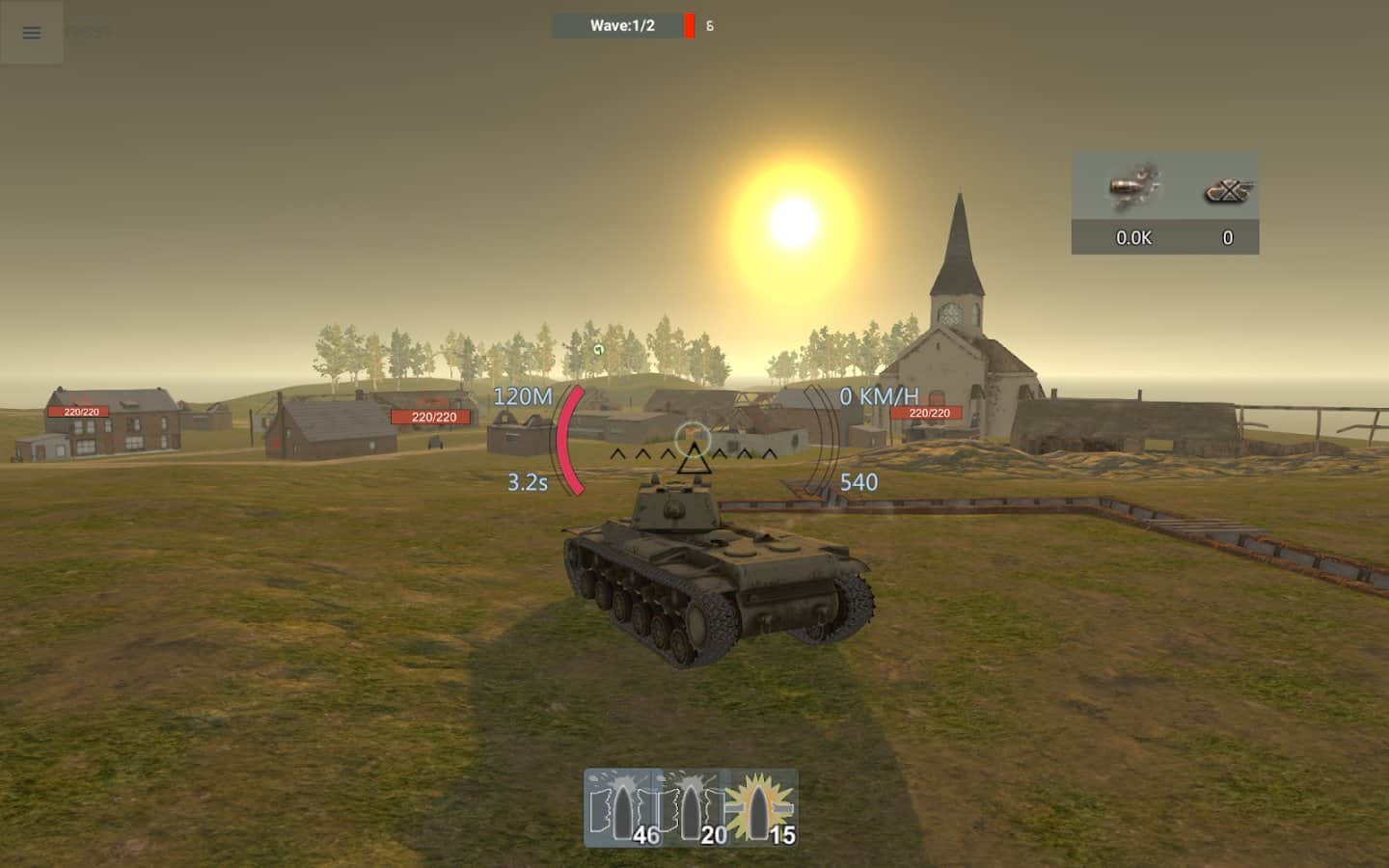Select the high-explosive shell with 15 rounds
1389x868 pixels.
point(761,808)
